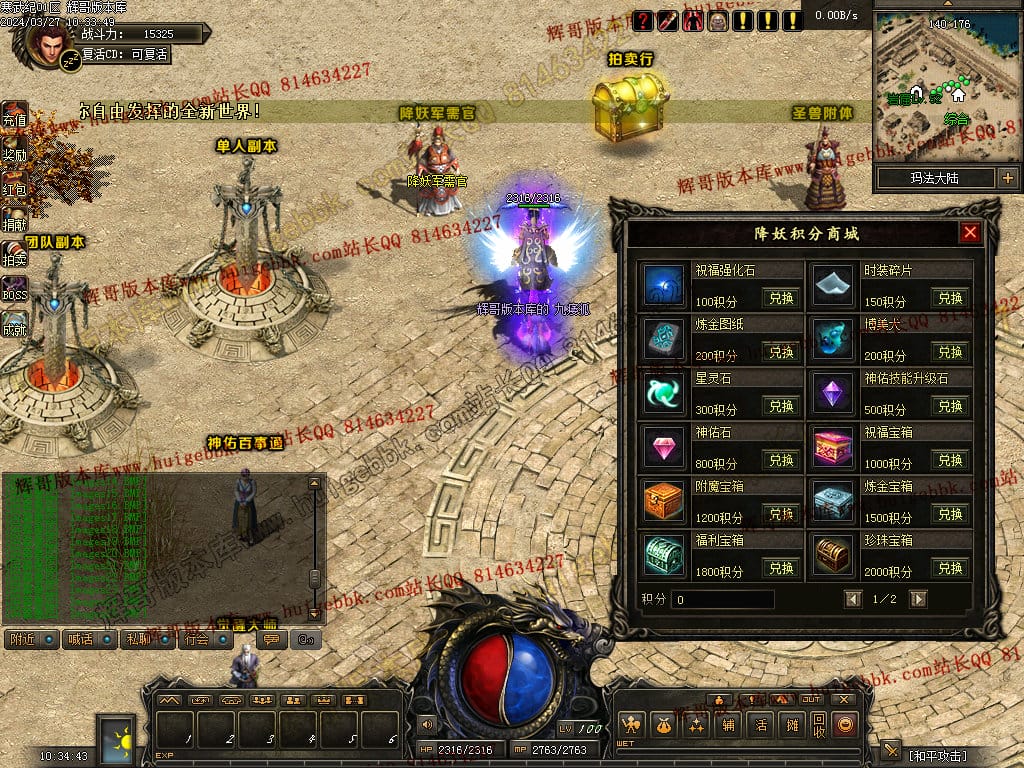The image size is (1024, 768).
Task: Exchange 100 points for 祝福强化石
Action: pos(780,298)
